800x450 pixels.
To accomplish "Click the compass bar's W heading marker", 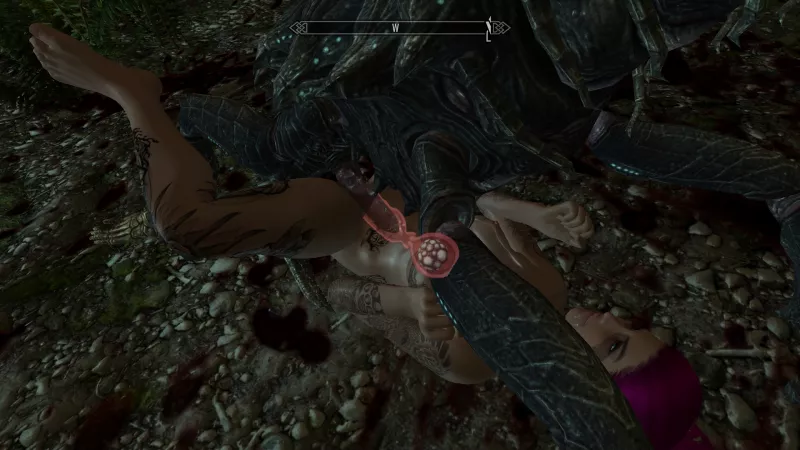I will (396, 28).
